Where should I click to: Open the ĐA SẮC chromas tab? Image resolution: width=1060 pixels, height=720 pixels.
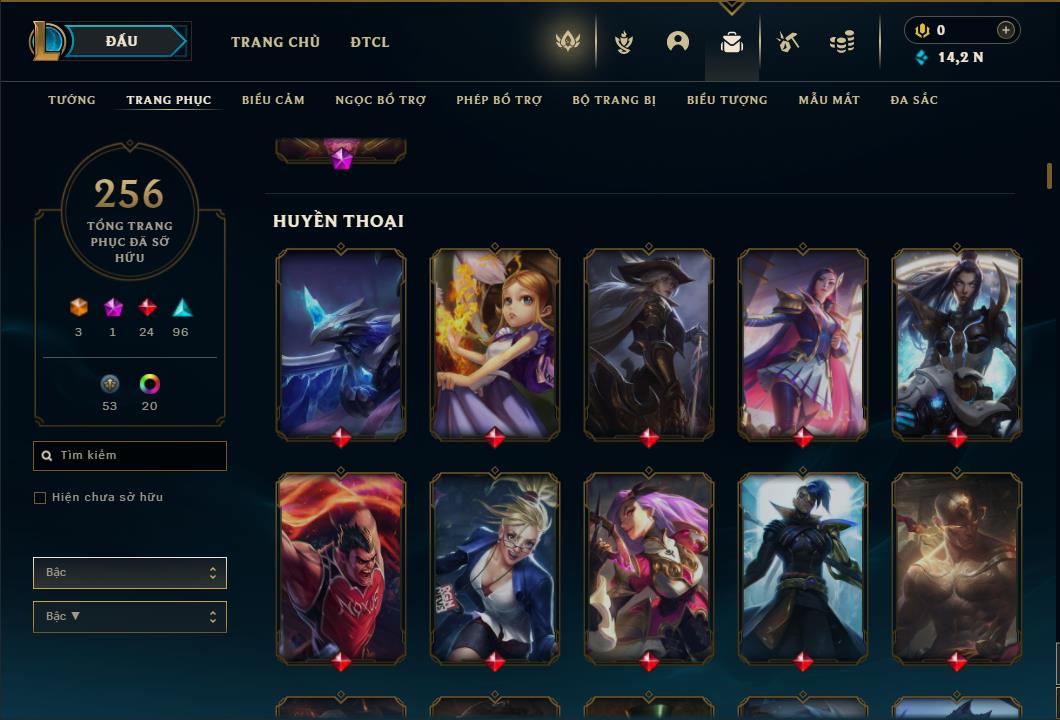coord(914,100)
